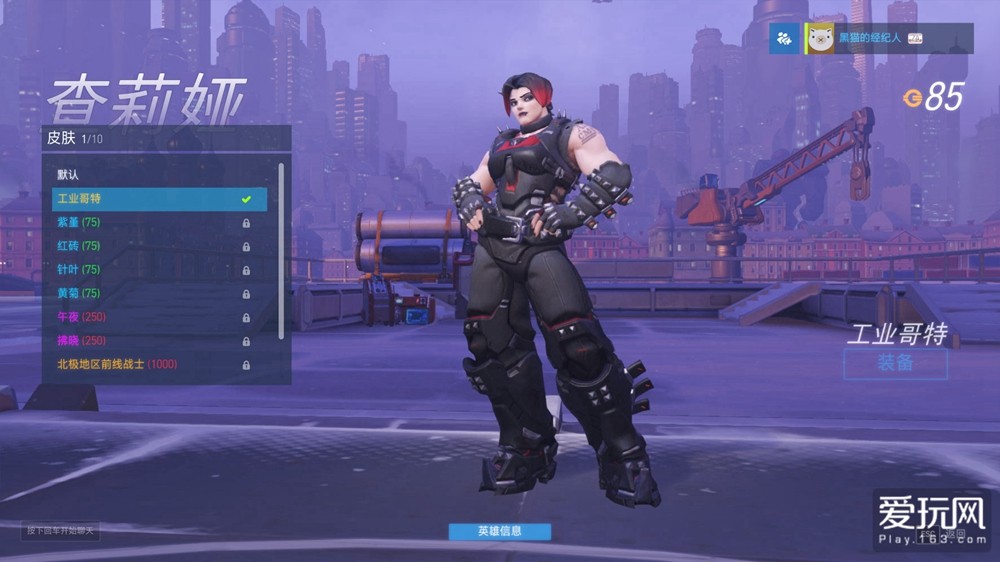Open the social friends group icon

[x=785, y=39]
